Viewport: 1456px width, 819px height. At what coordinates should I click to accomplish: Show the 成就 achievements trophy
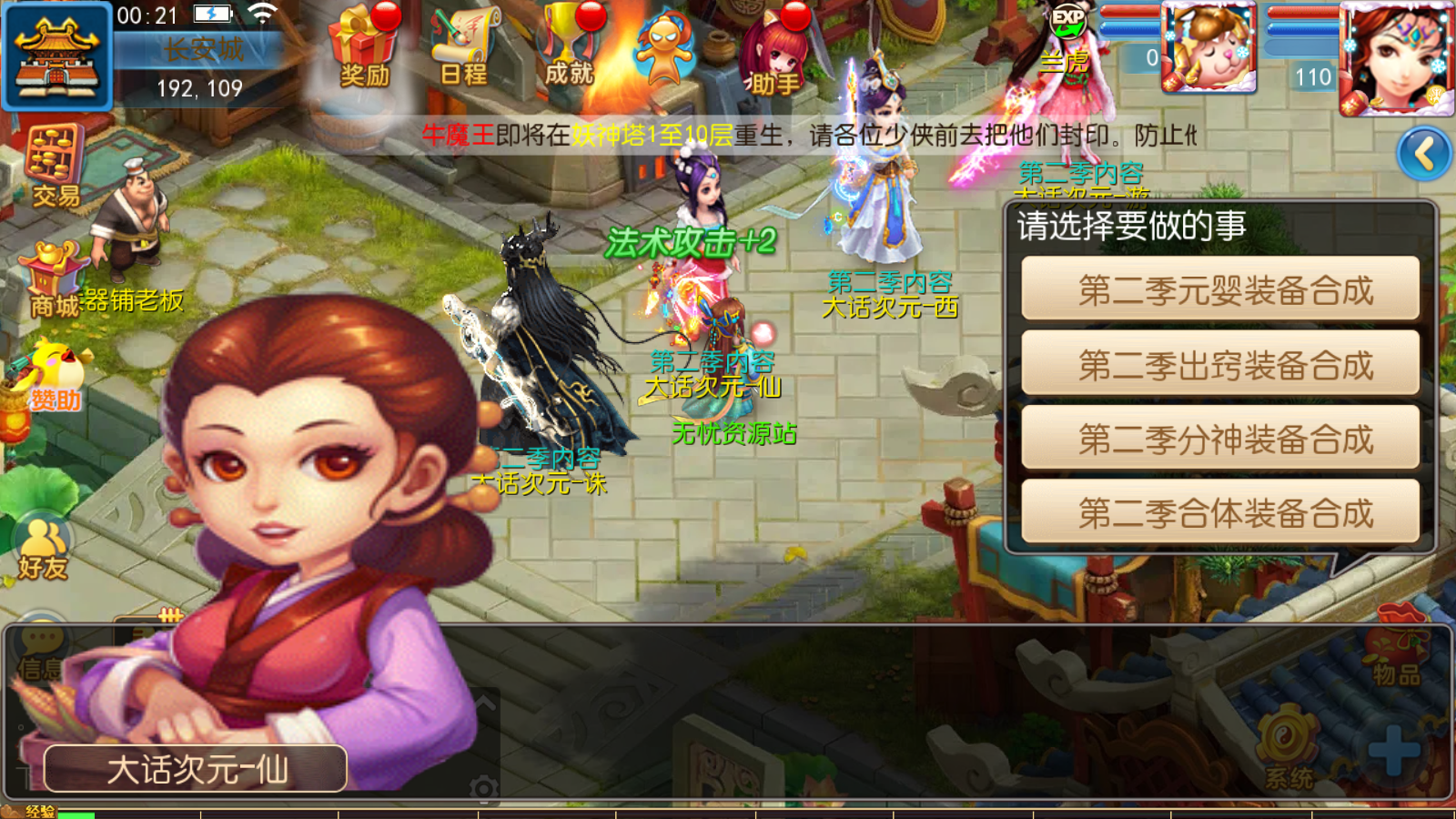570,45
